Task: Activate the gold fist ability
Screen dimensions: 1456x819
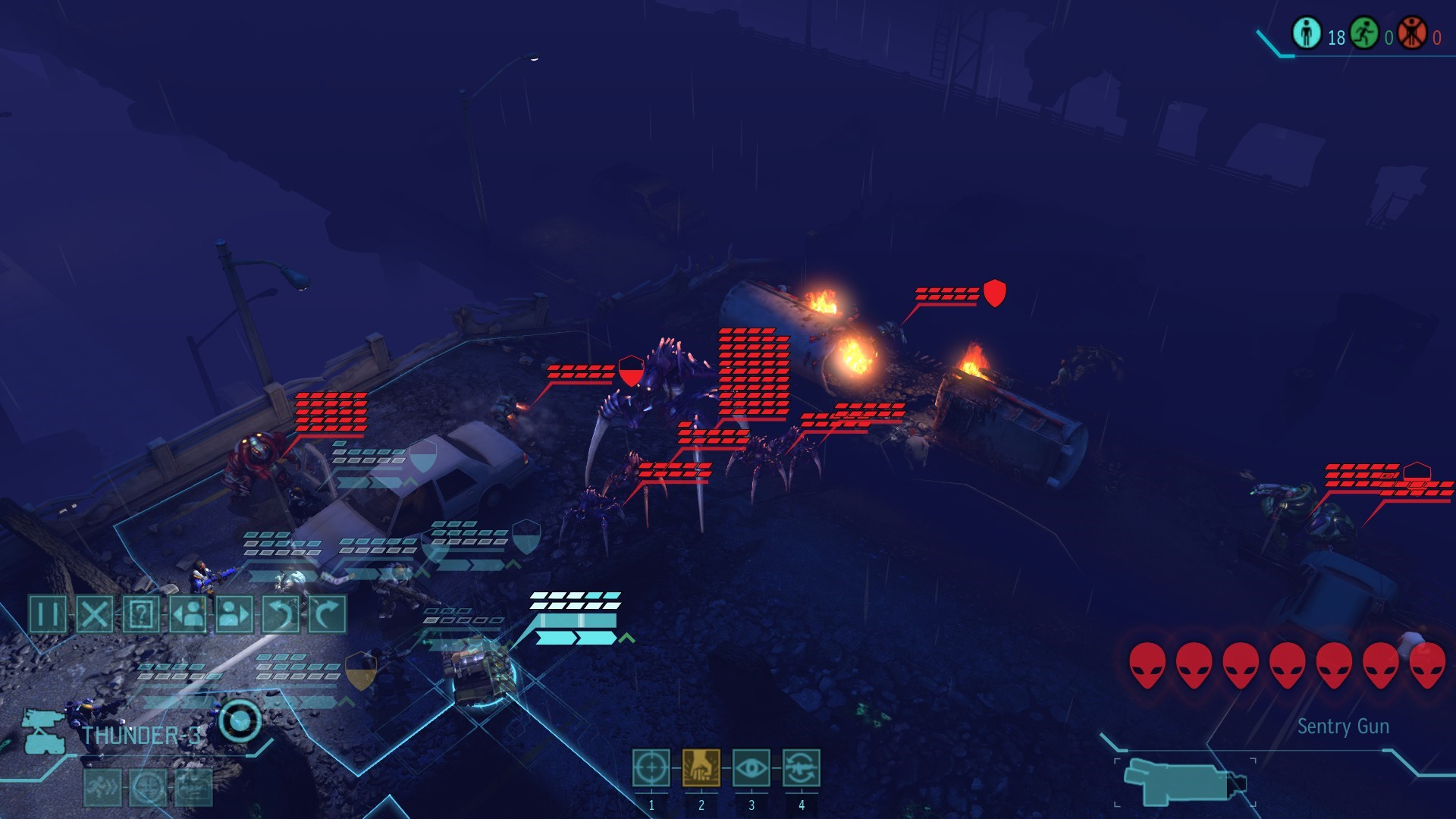Action: [x=701, y=768]
